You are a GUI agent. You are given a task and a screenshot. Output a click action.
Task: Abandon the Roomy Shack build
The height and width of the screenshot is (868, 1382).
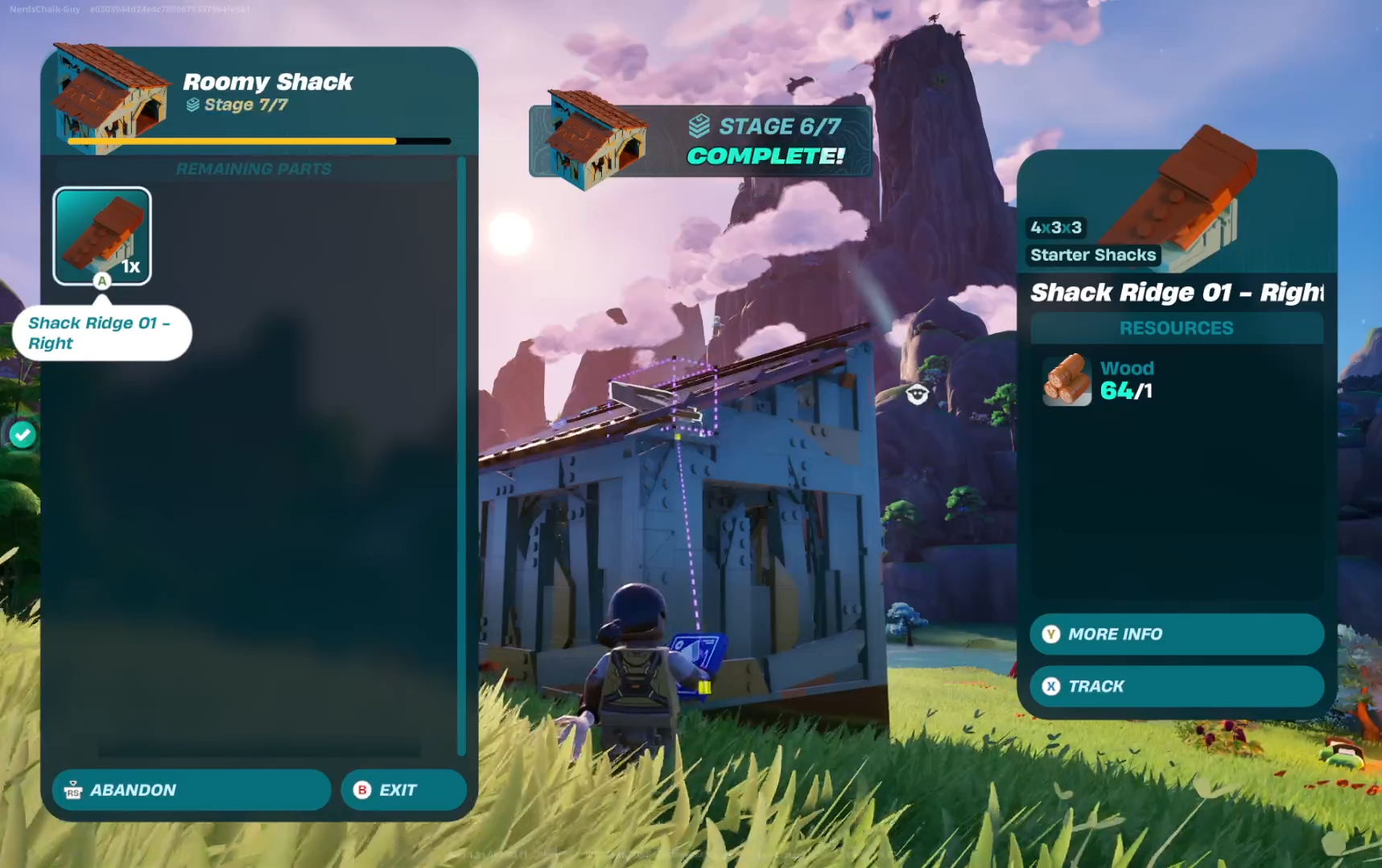(x=192, y=790)
